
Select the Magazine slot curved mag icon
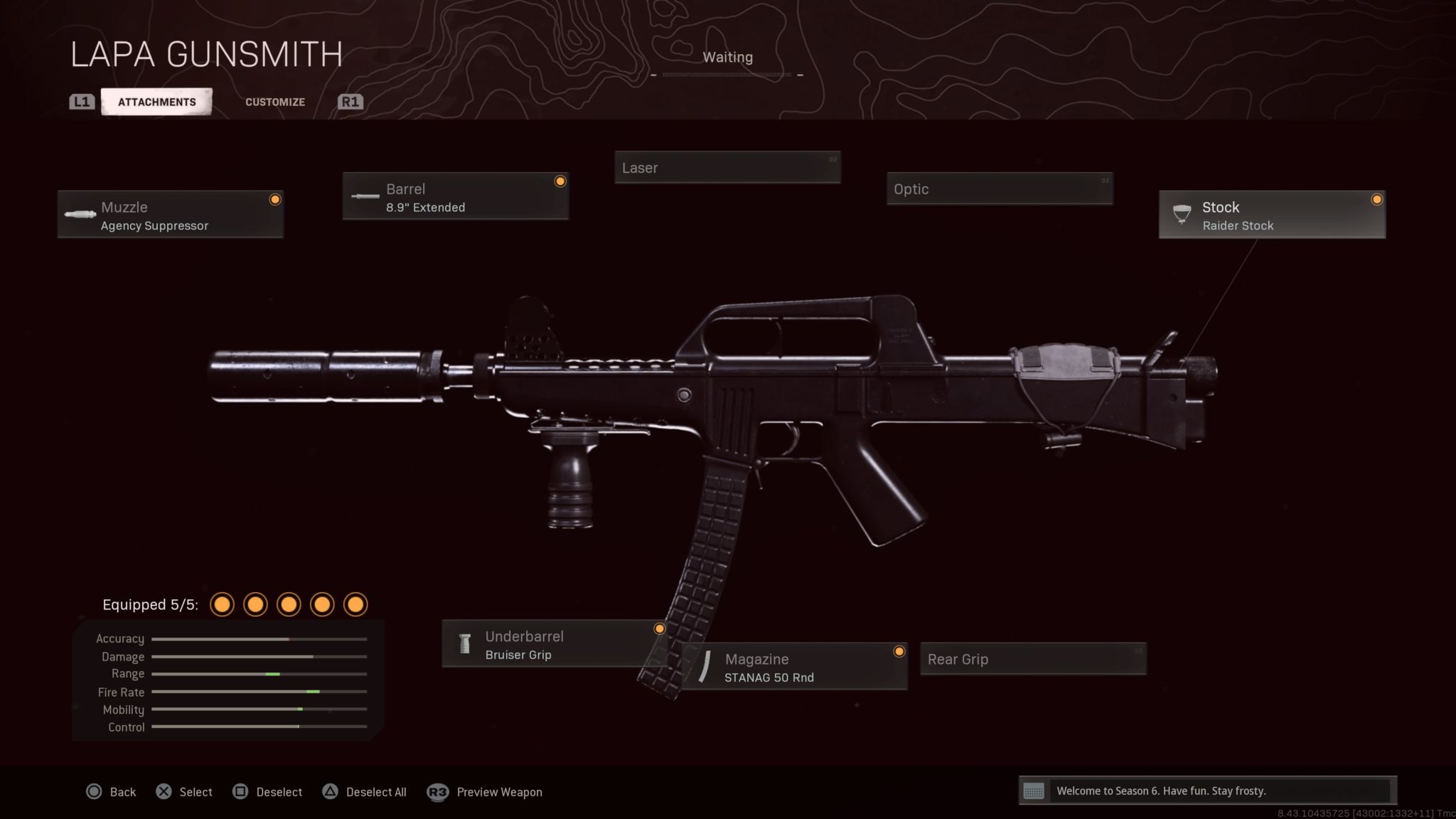point(706,667)
